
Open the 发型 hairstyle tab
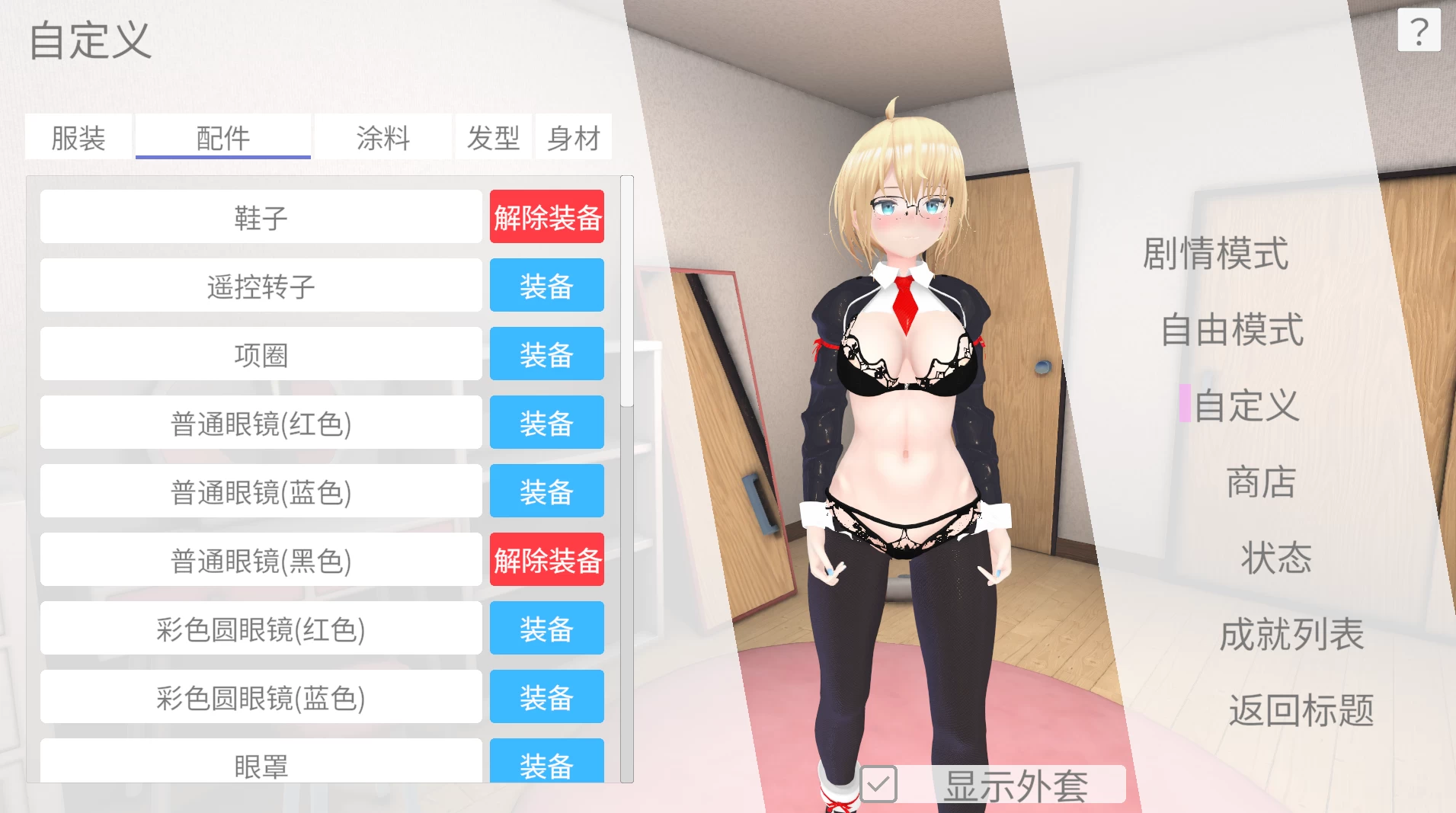pyautogui.click(x=494, y=137)
